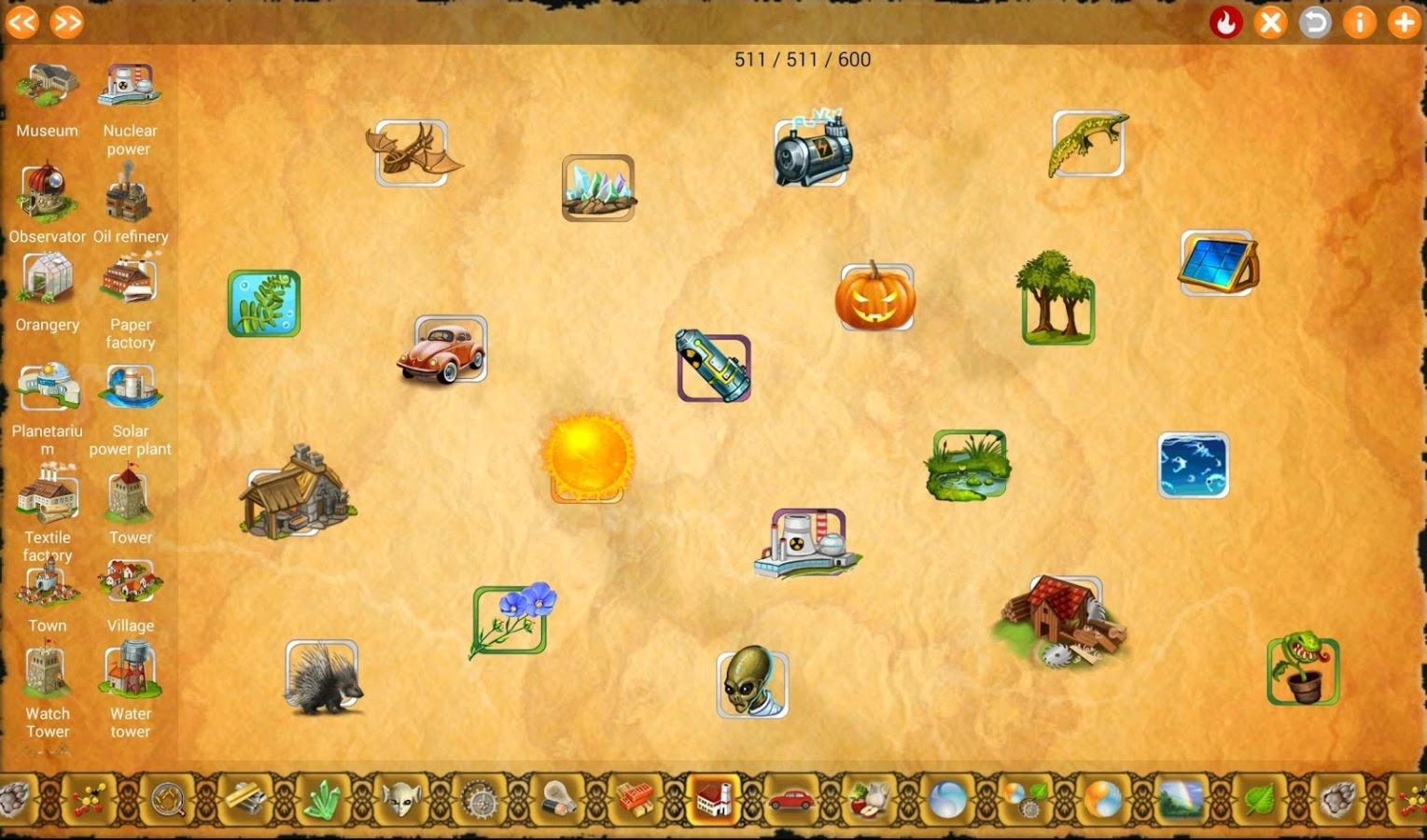Open the info button
Viewport: 1427px width, 840px height.
pyautogui.click(x=1360, y=22)
